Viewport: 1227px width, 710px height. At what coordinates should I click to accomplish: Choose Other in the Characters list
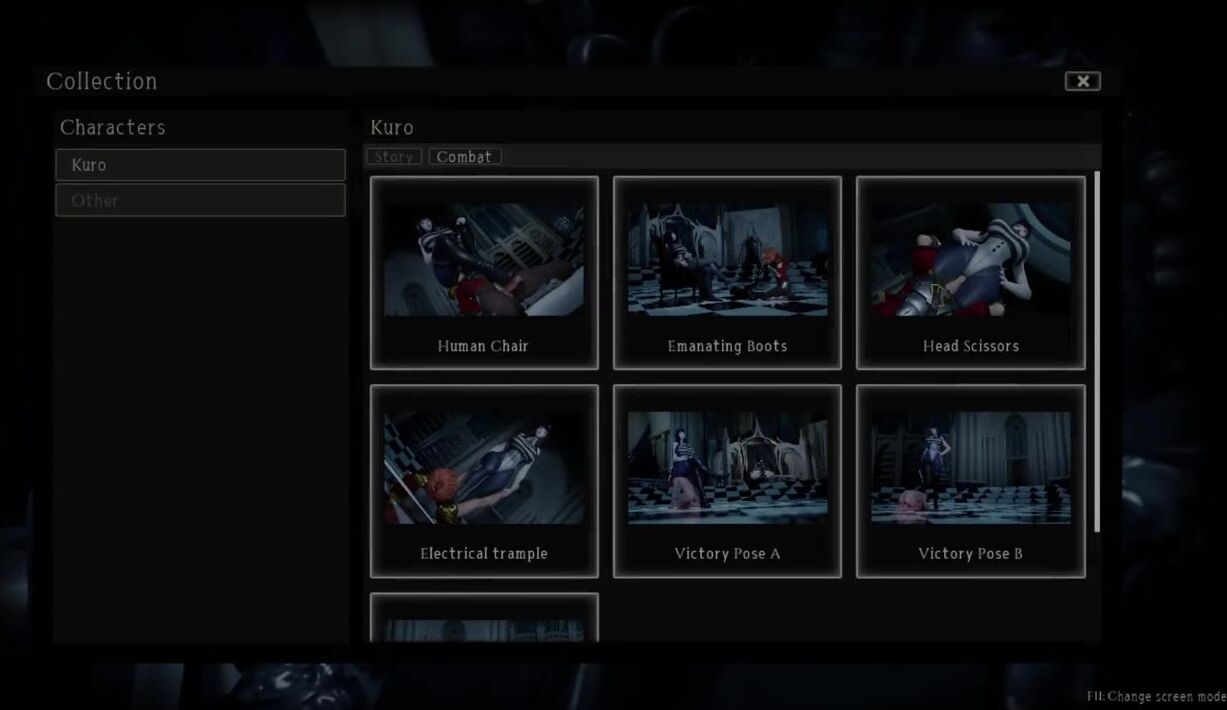click(x=200, y=200)
